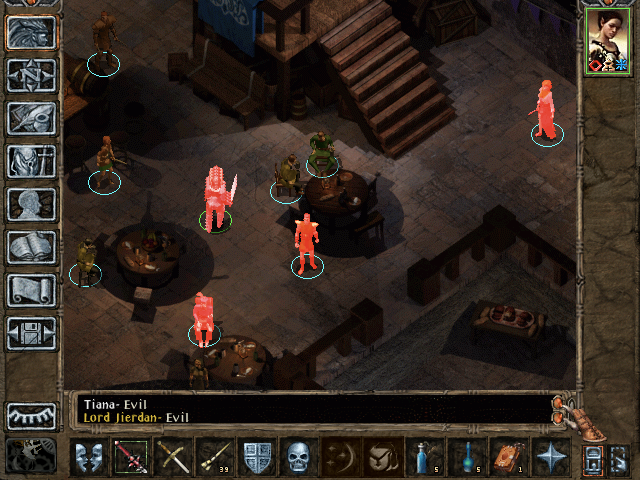Open the area map compass button
The width and height of the screenshot is (640, 480).
click(32, 75)
